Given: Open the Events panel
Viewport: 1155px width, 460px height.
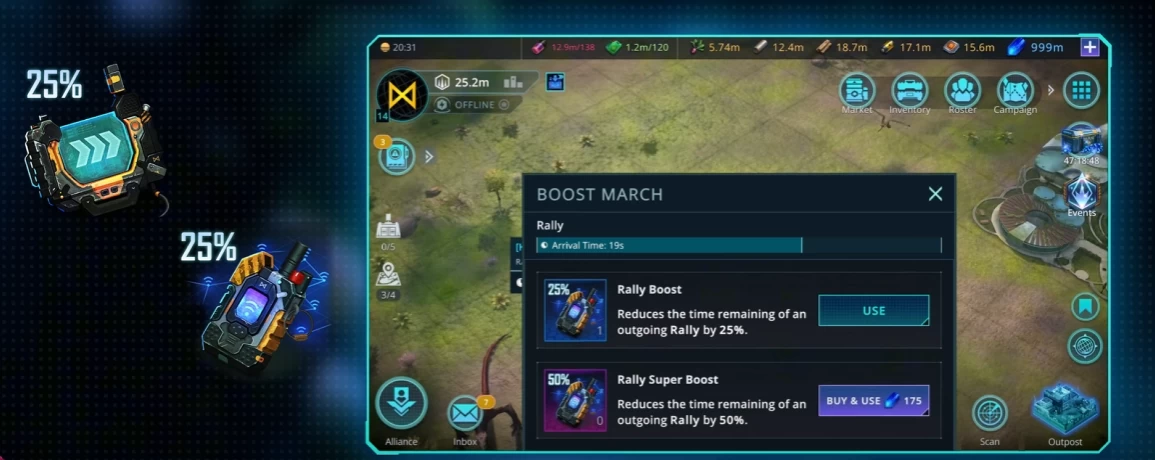Looking at the screenshot, I should [1081, 193].
